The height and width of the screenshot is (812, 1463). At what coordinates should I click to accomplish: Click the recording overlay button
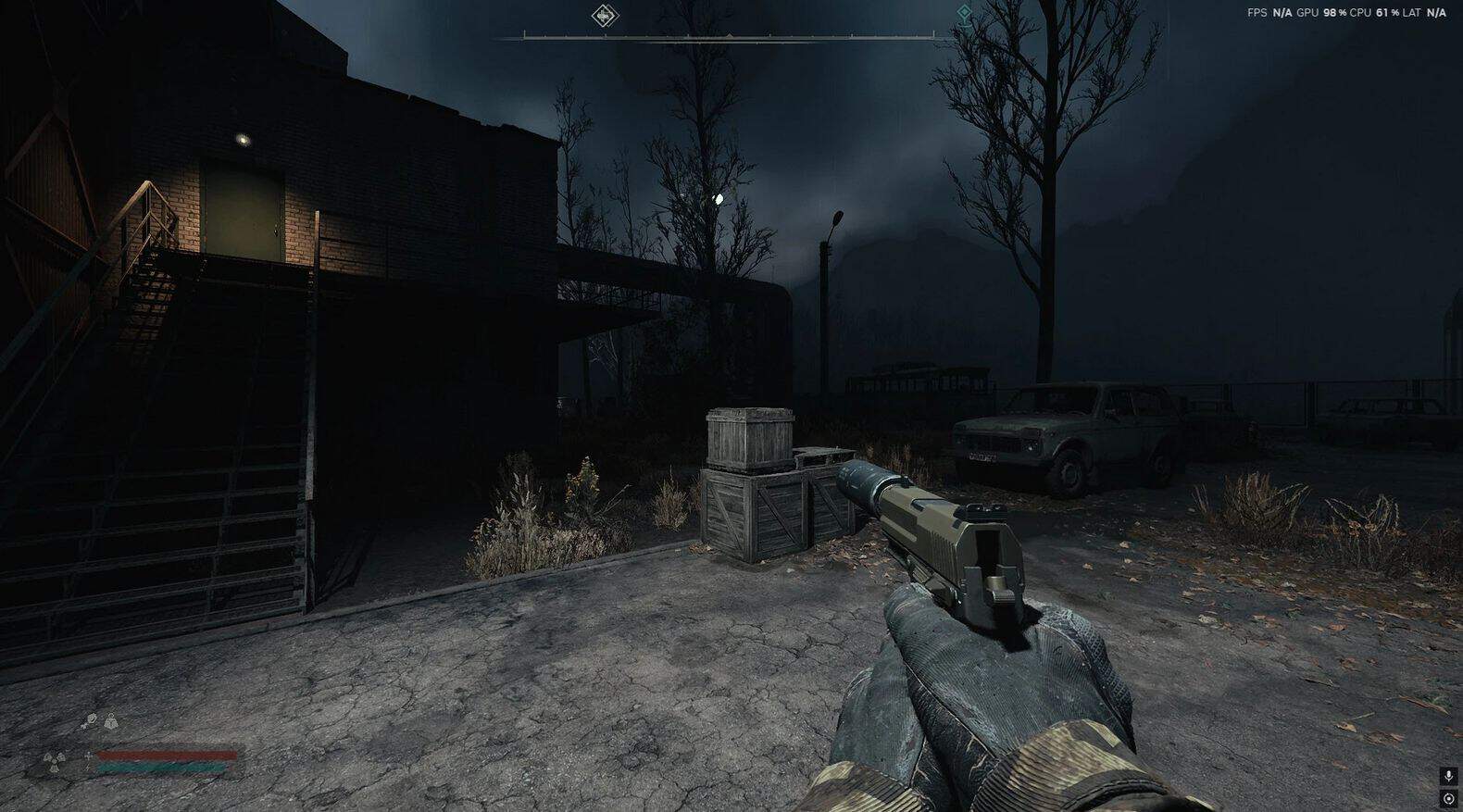pyautogui.click(x=1449, y=798)
